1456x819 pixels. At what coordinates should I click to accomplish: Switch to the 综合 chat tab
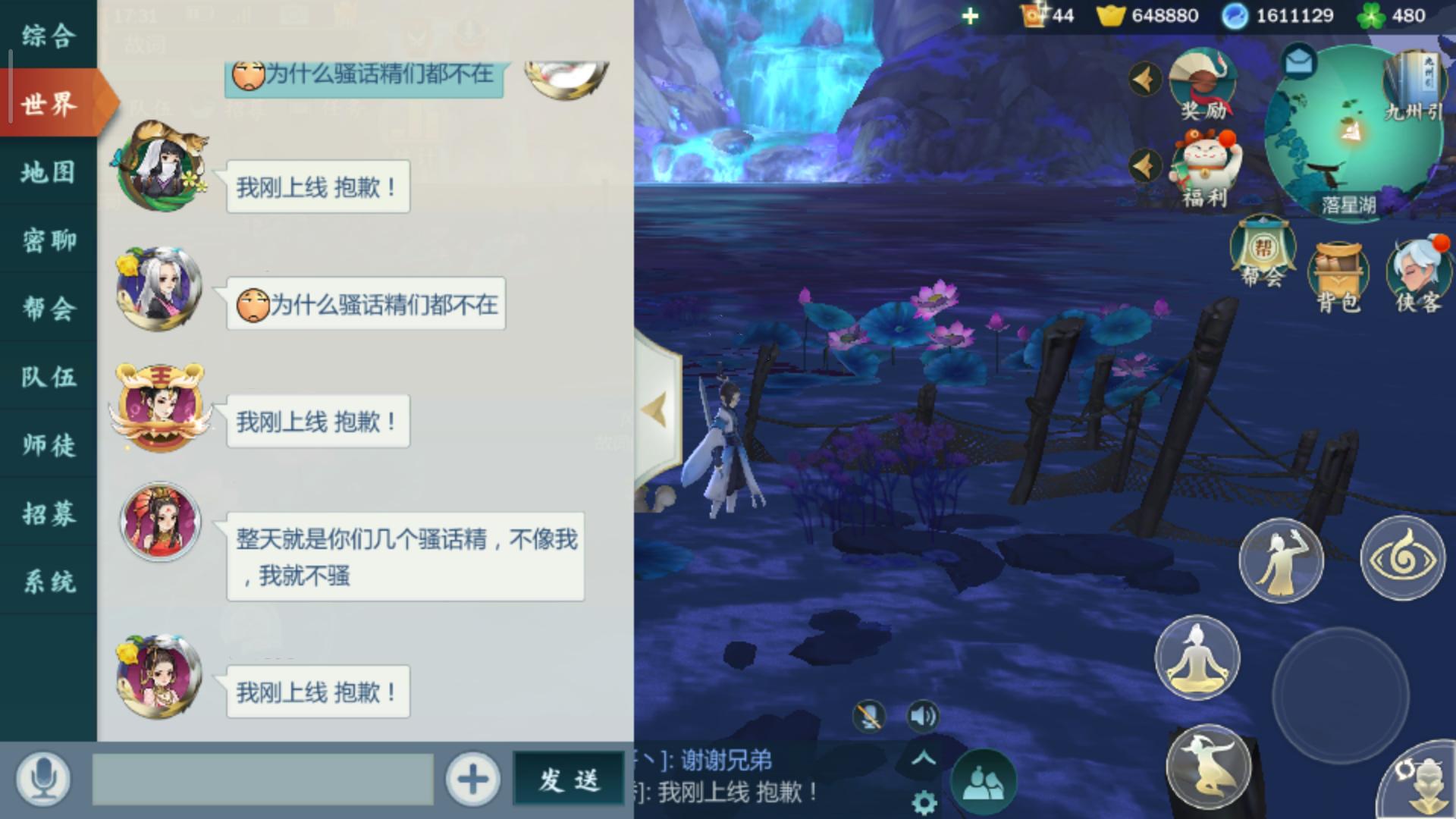coord(49,34)
